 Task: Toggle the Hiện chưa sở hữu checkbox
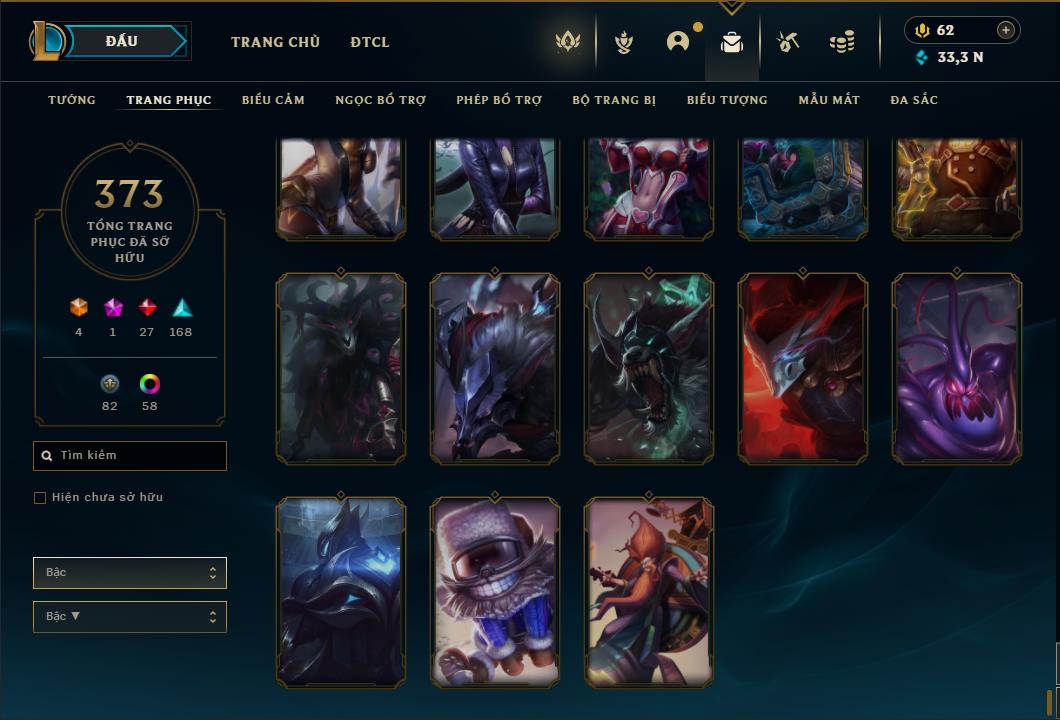(x=40, y=498)
